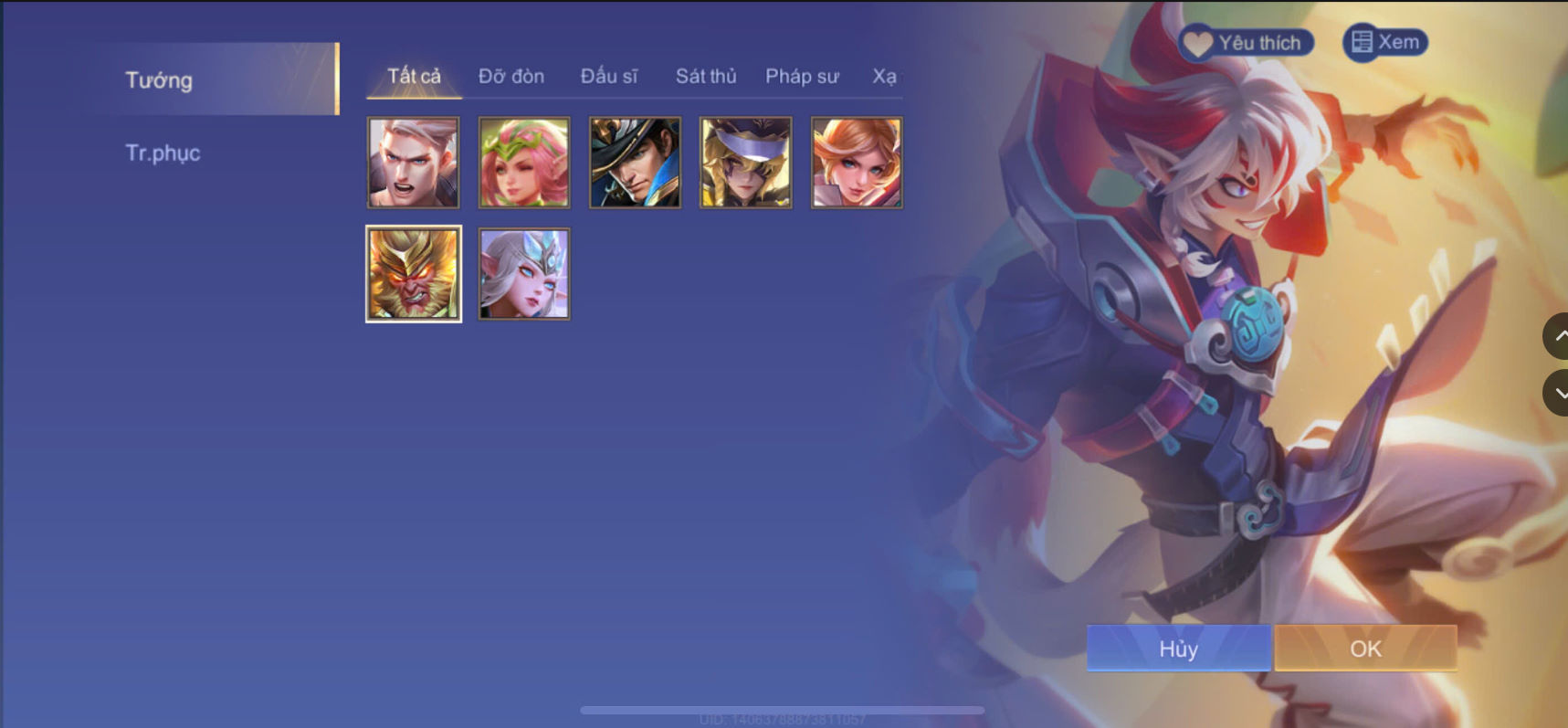Filter heroes by Pháp sư
The image size is (1568, 728).
[801, 77]
